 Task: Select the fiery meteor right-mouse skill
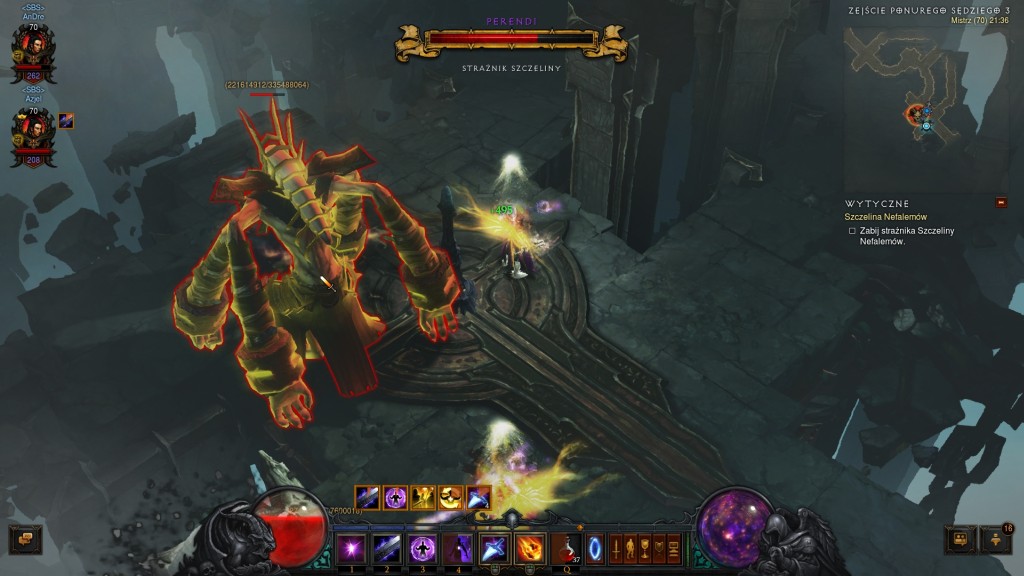(529, 549)
